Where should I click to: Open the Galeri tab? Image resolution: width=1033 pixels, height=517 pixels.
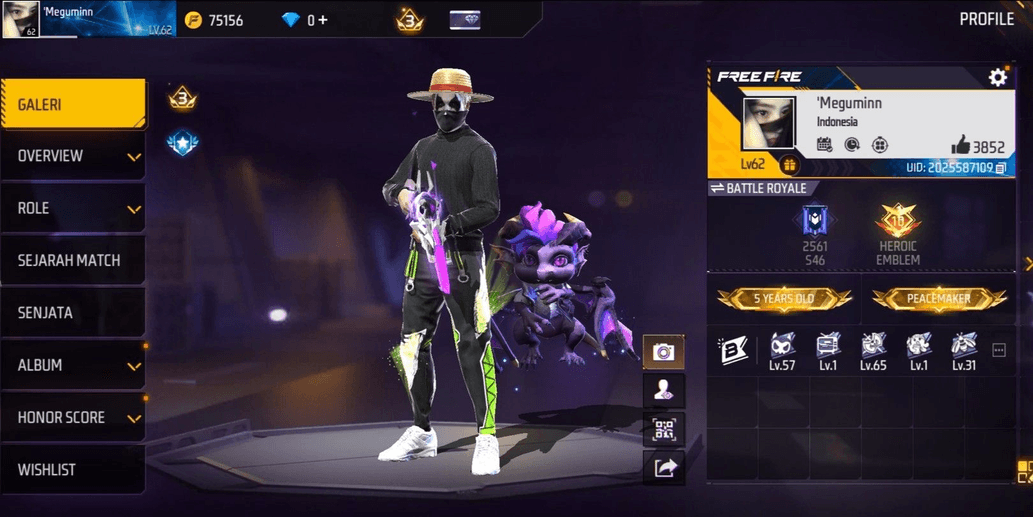(72, 104)
